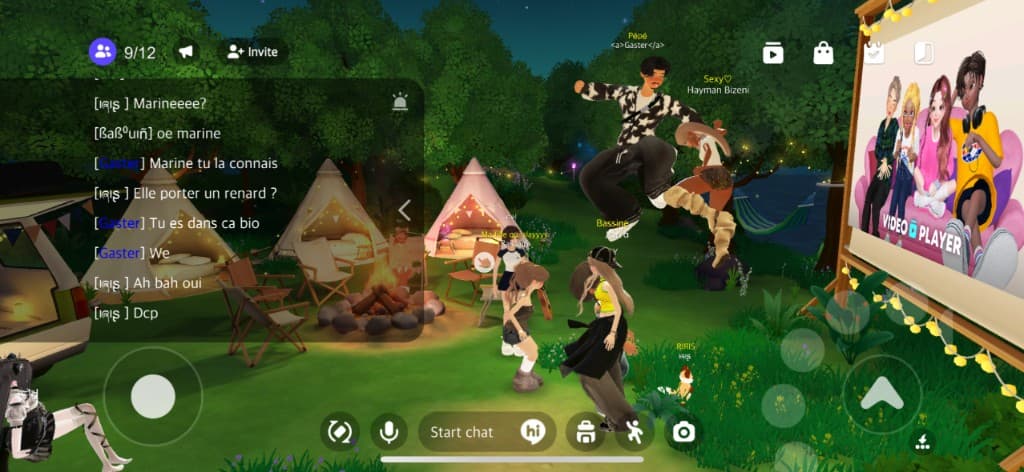Open the emote gestures menu
The width and height of the screenshot is (1024, 472).
(634, 432)
